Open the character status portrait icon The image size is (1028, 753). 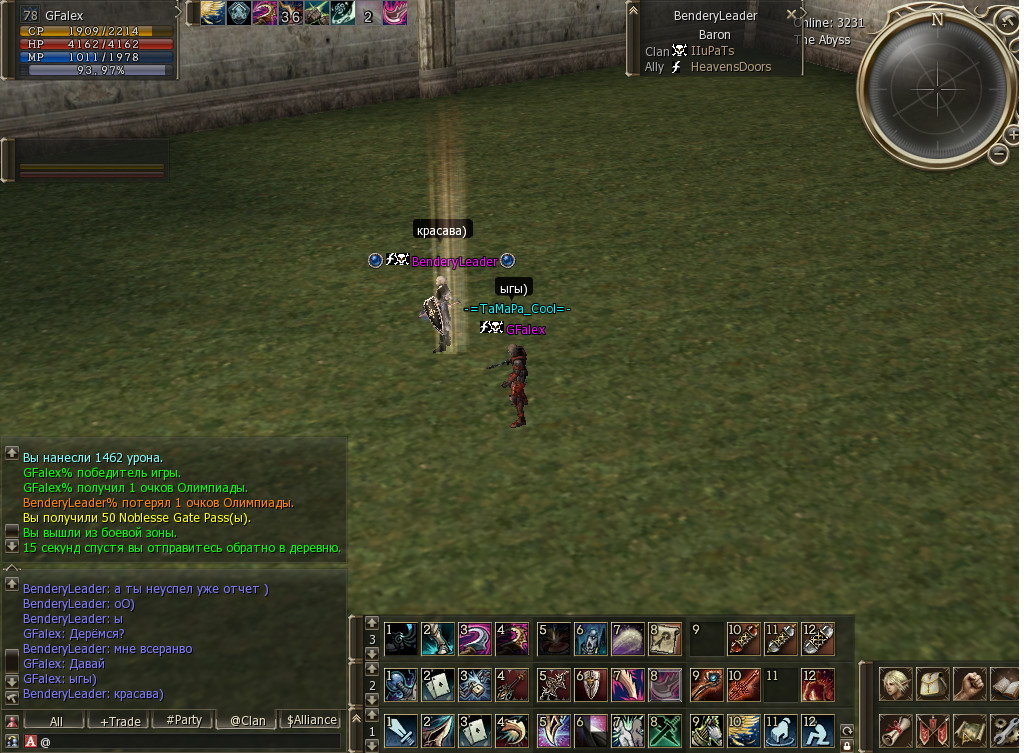click(895, 684)
